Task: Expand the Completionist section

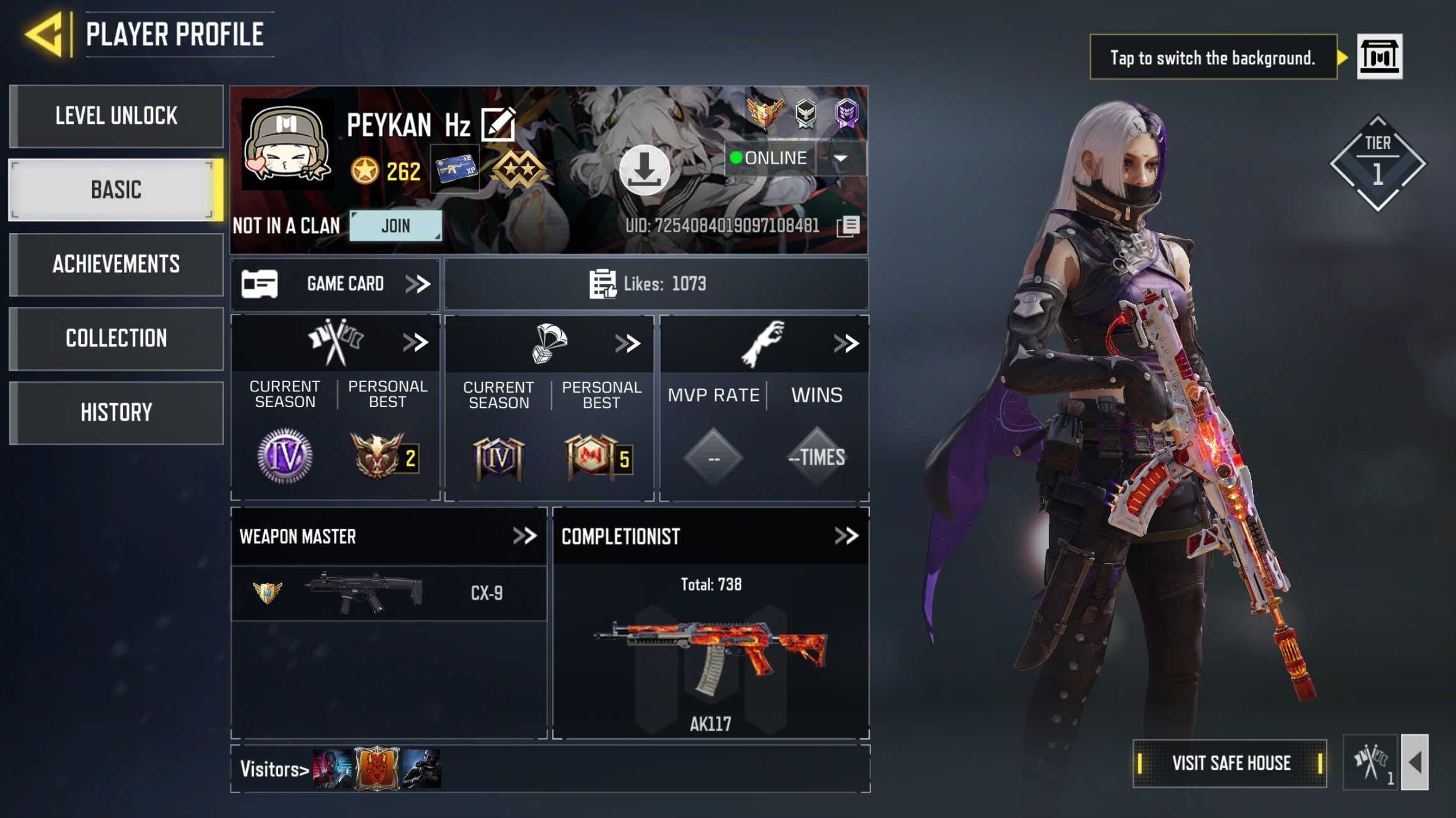Action: (846, 536)
